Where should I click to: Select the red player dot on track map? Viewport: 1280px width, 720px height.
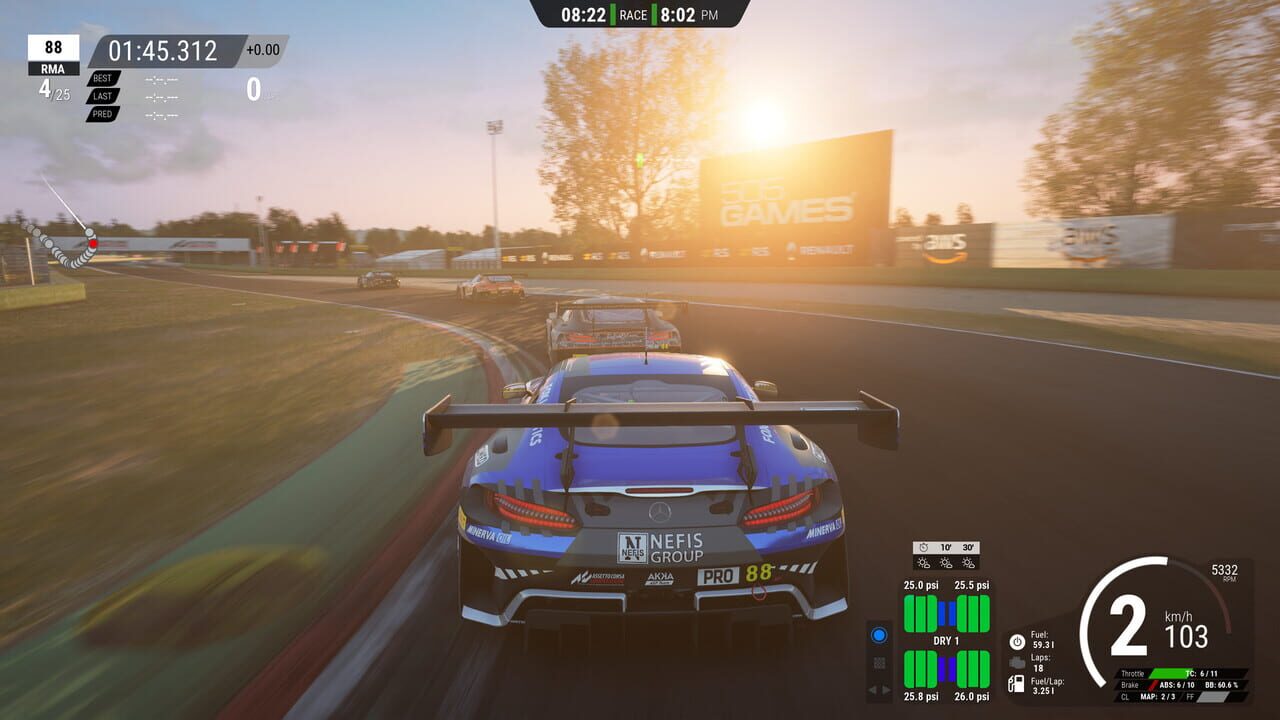tap(92, 243)
